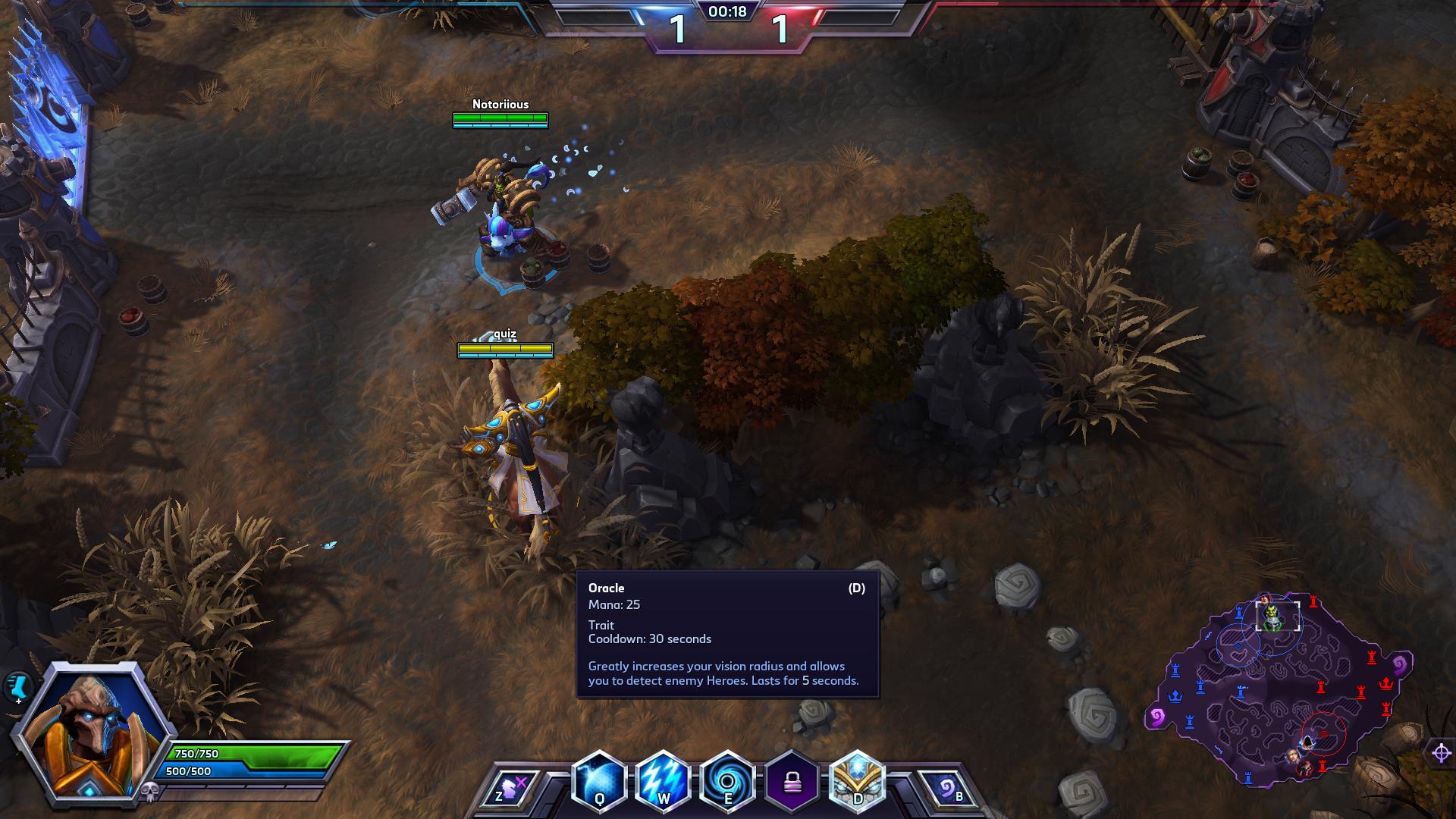The height and width of the screenshot is (819, 1456).
Task: Activate the Oracle trait icon
Action: (x=857, y=782)
